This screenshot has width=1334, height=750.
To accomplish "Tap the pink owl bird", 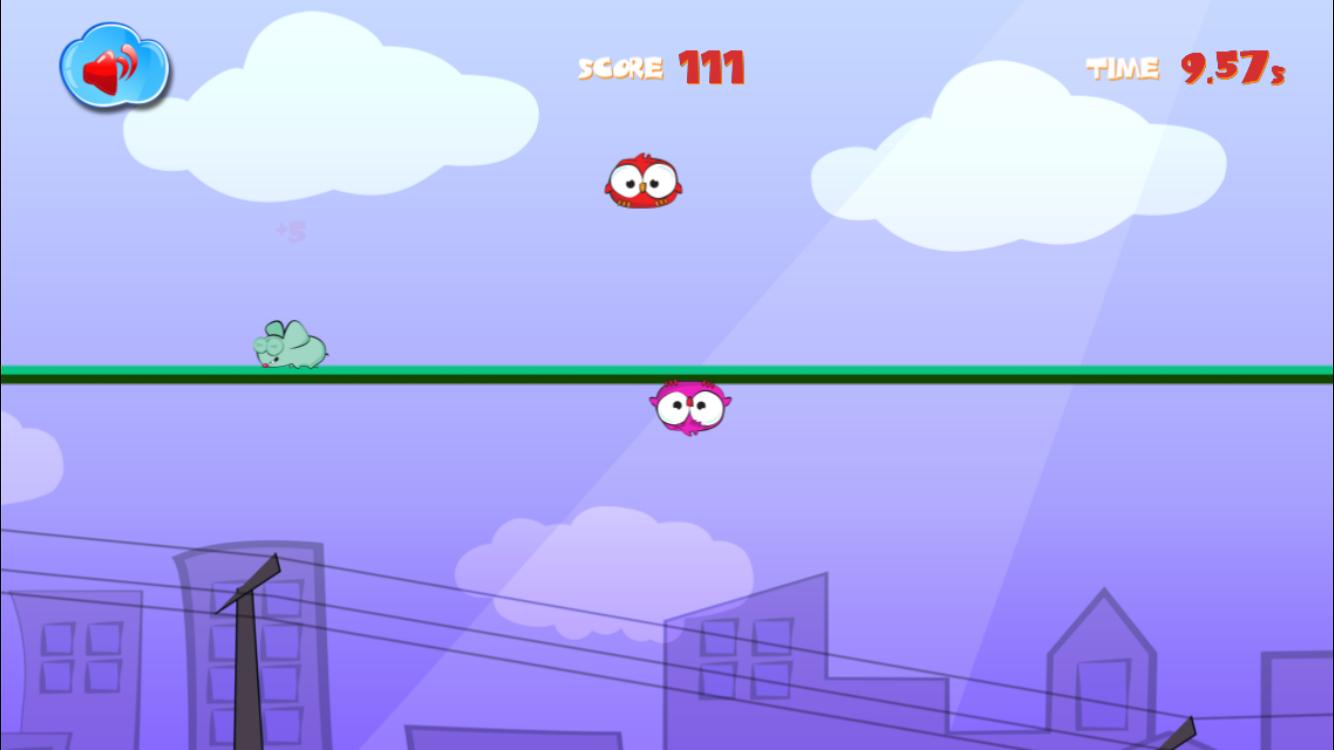I will click(x=690, y=407).
